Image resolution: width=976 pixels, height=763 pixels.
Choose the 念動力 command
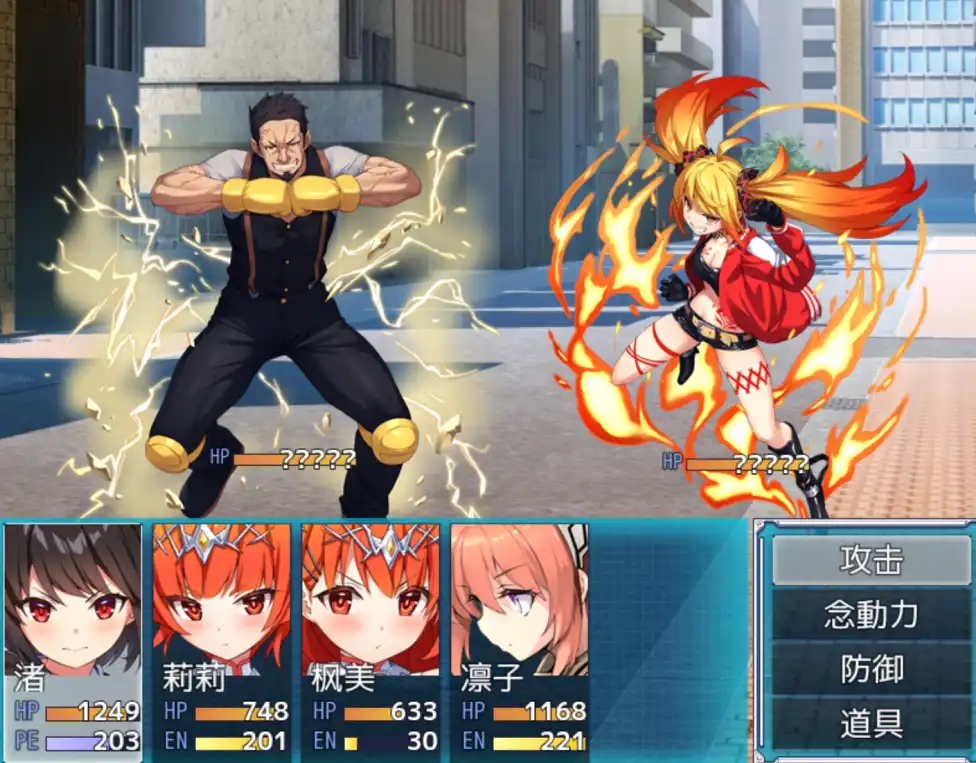[871, 614]
